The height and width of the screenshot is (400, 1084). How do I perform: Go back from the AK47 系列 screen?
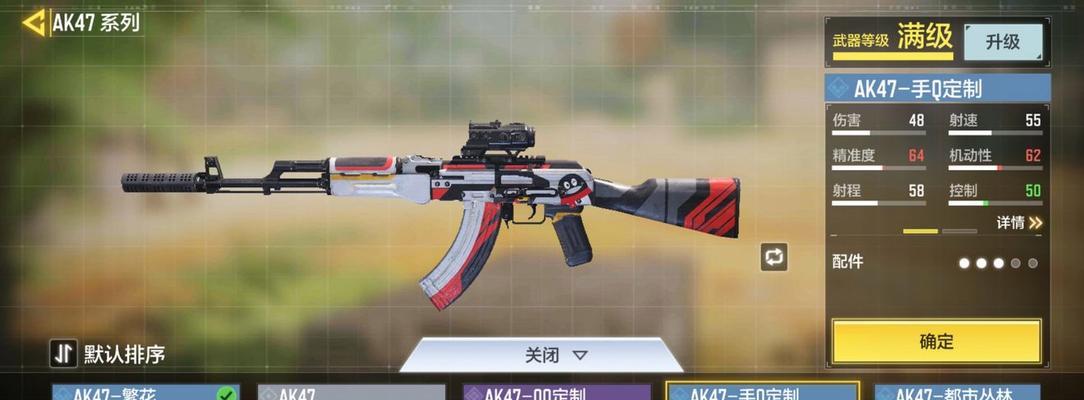click(34, 22)
